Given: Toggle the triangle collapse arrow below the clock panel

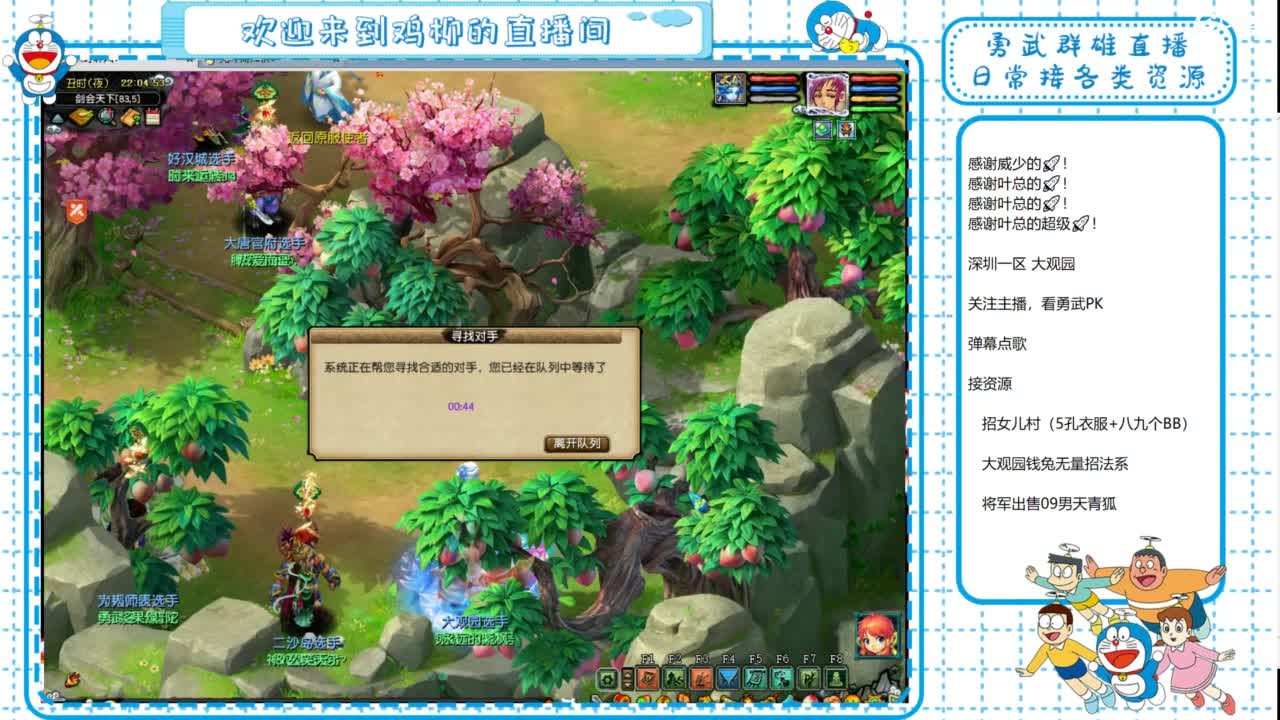Looking at the screenshot, I should pyautogui.click(x=55, y=116).
